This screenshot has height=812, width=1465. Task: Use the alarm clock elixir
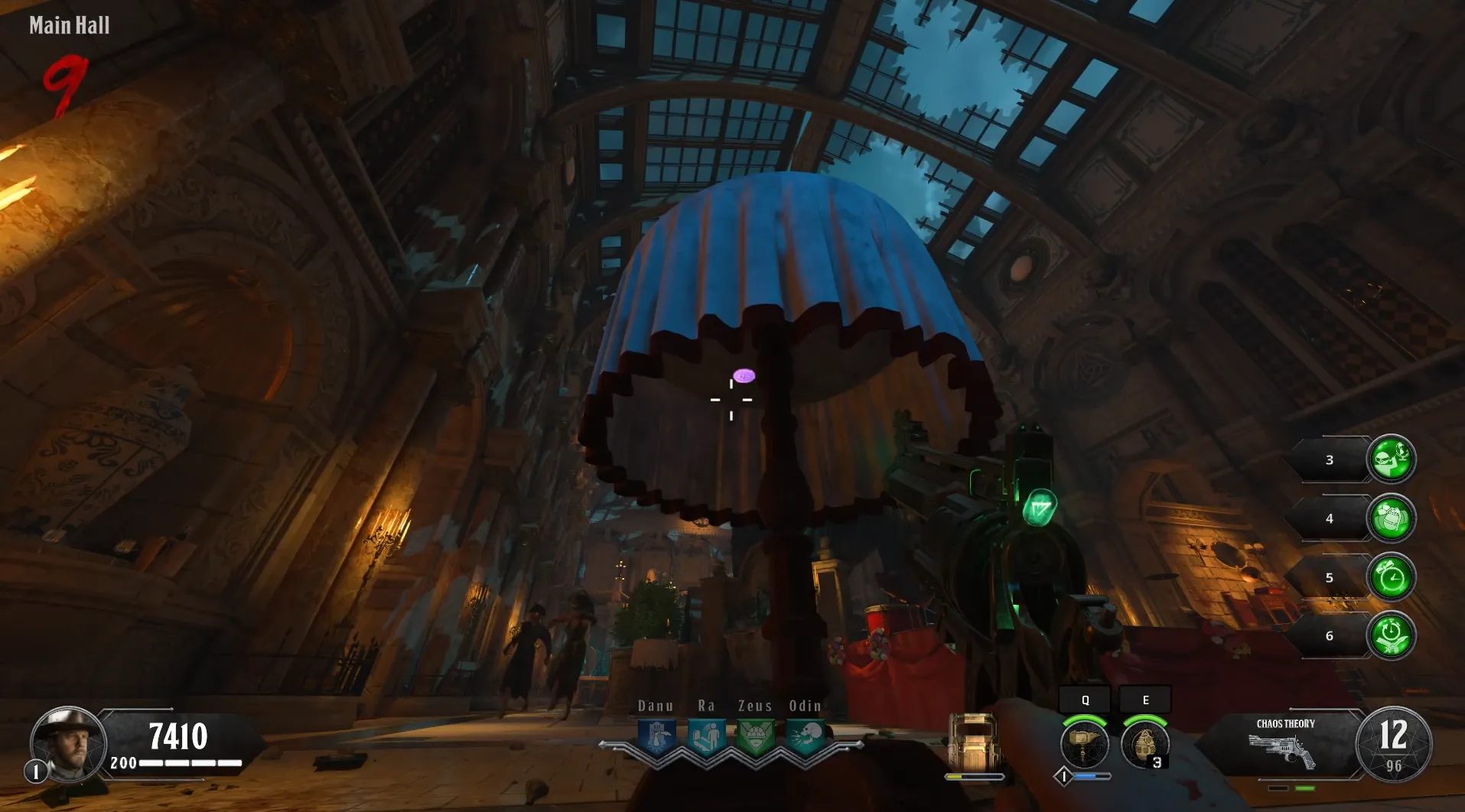[x=1391, y=577]
